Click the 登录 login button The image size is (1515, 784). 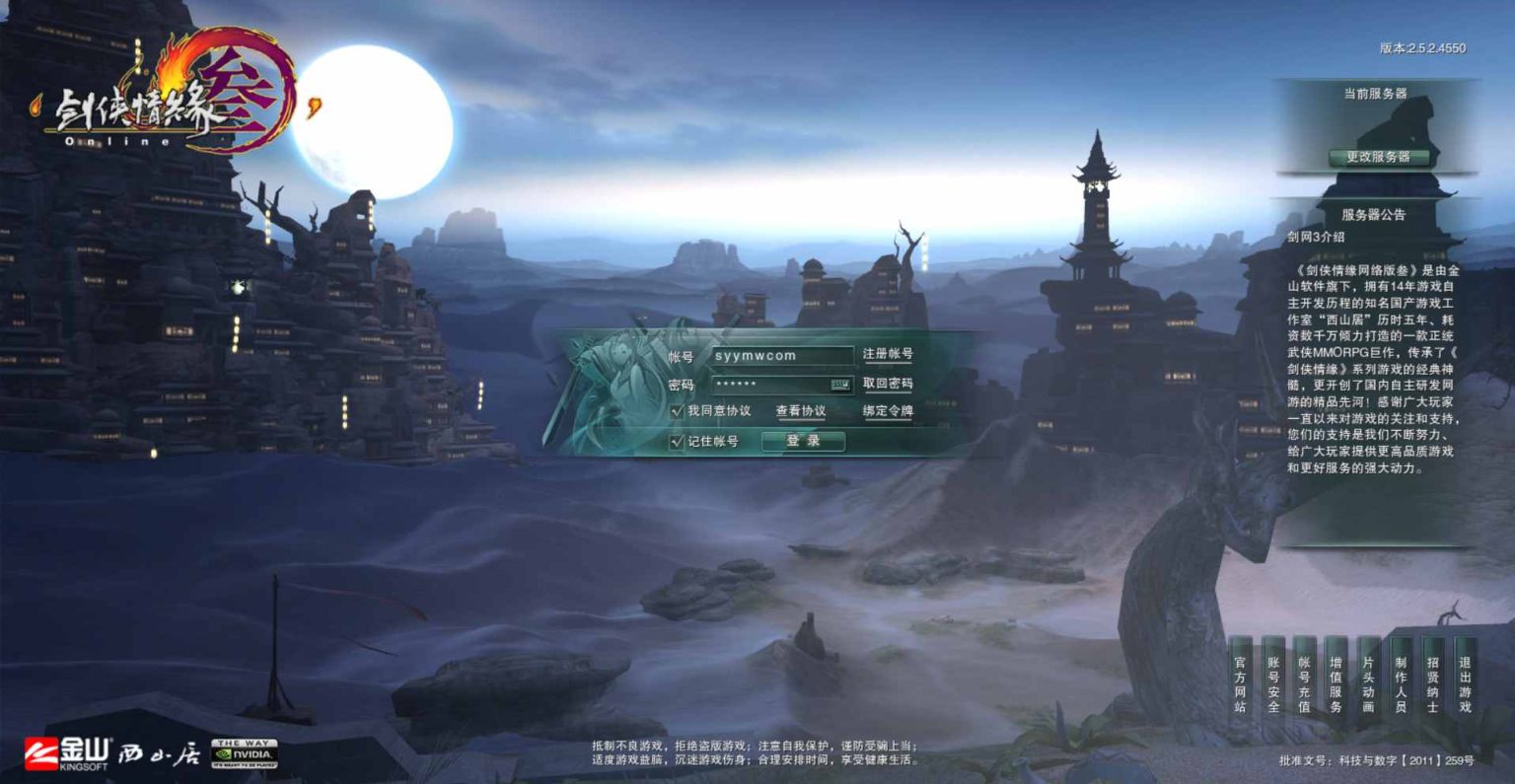[803, 441]
